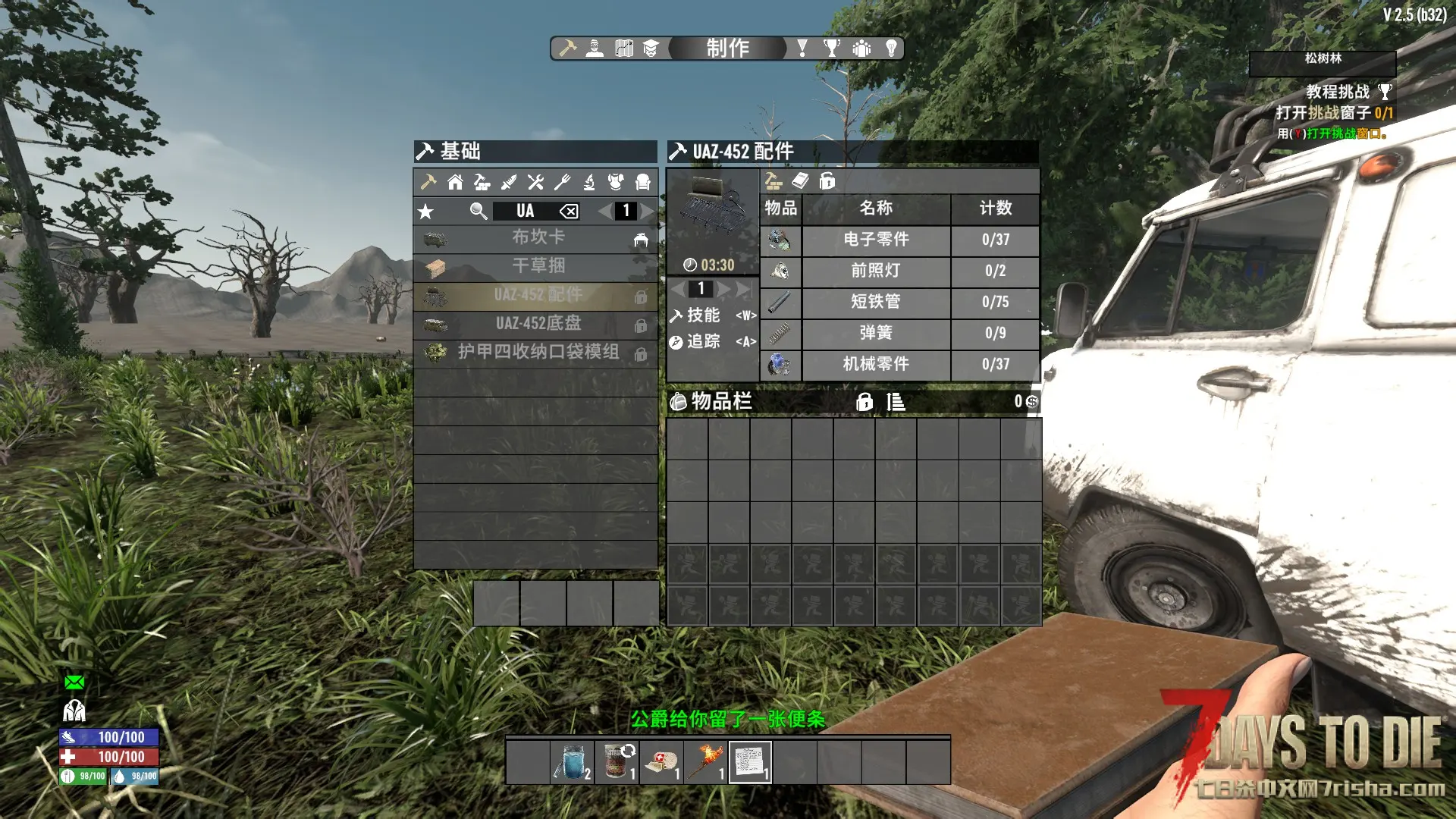Click the 技能 button in the recipe panel
This screenshot has height=819, width=1456.
(703, 315)
